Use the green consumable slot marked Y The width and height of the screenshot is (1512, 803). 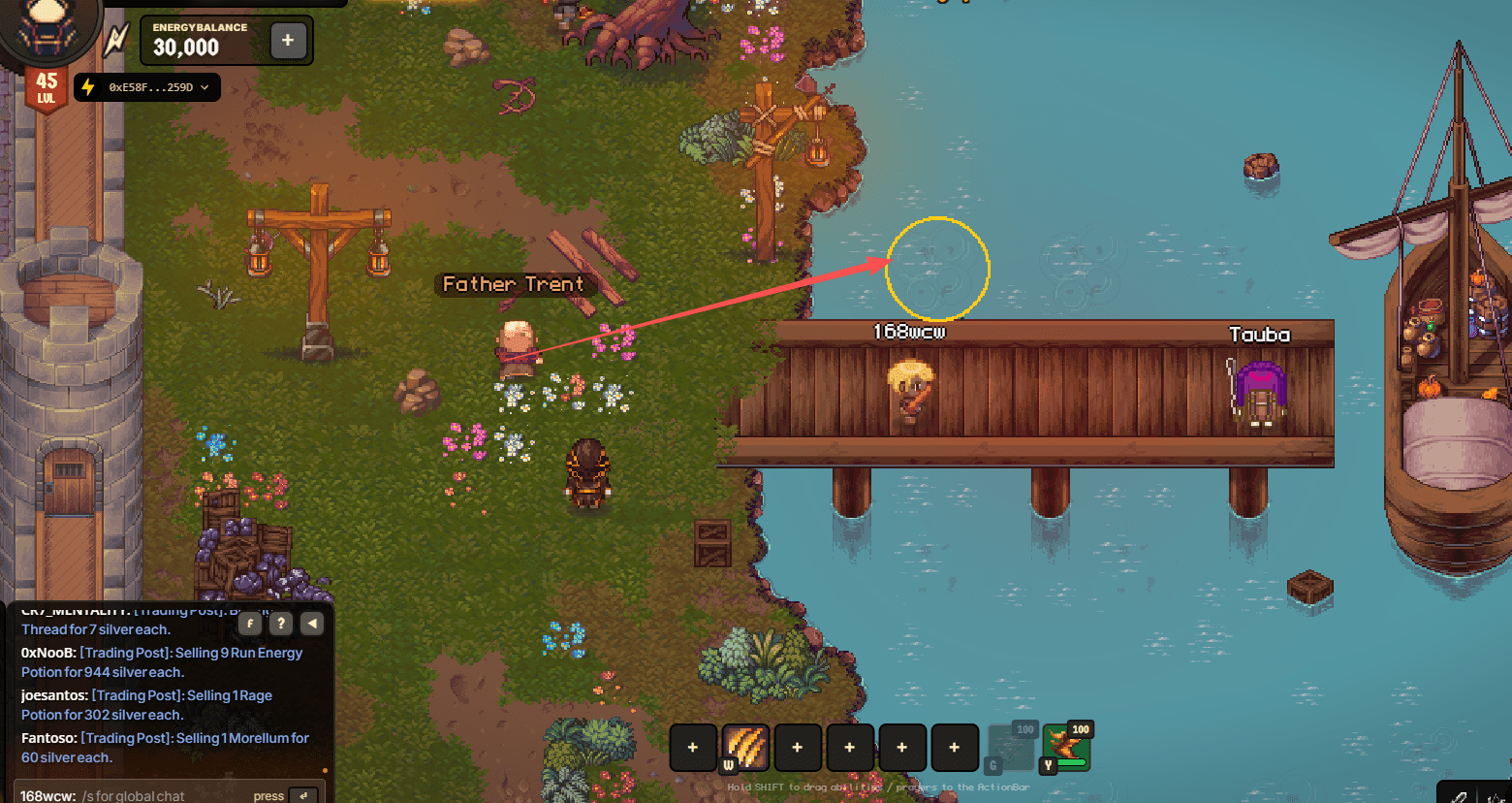click(x=1066, y=749)
